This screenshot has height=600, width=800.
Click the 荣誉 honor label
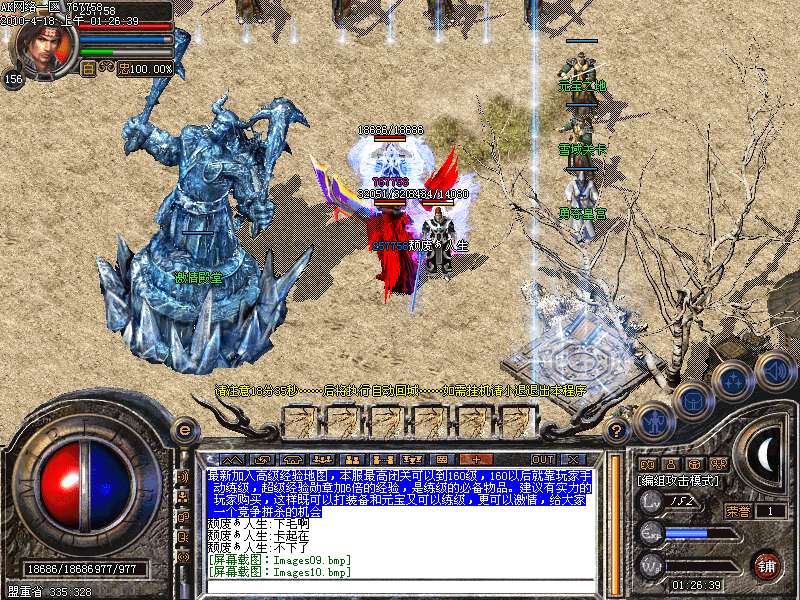tap(737, 511)
